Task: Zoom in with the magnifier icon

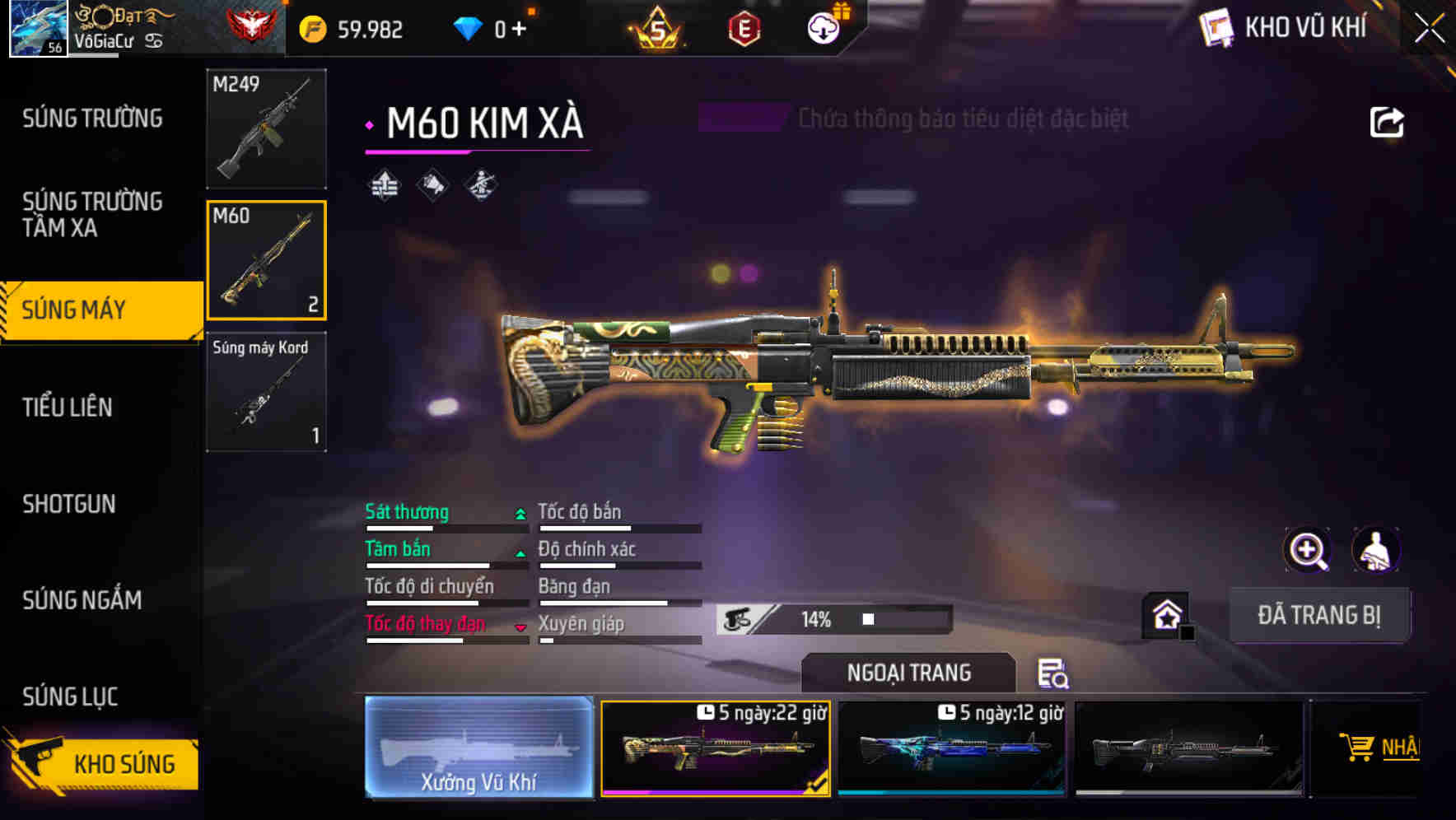Action: click(1306, 550)
